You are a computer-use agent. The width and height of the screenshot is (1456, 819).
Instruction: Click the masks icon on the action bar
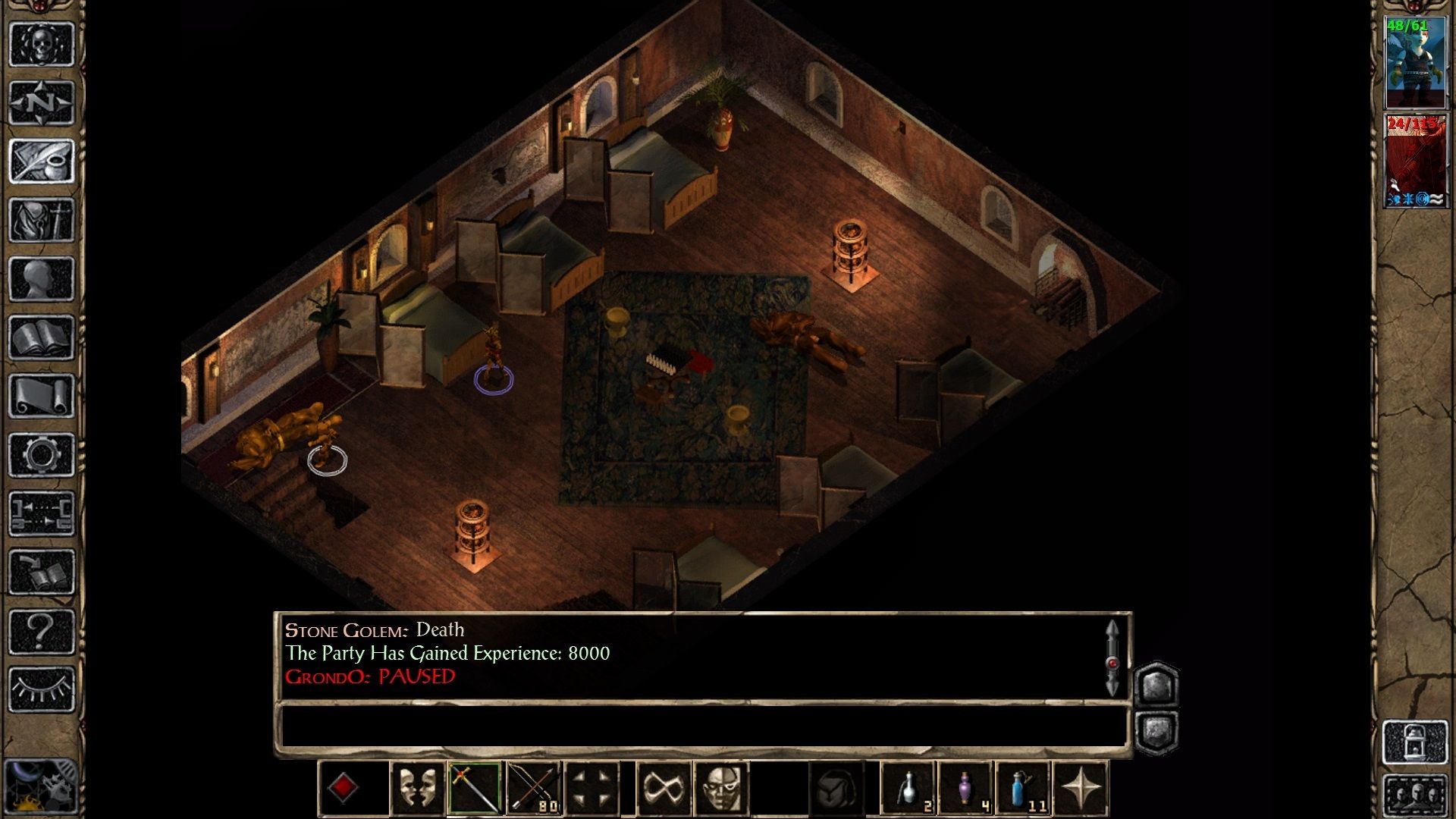click(x=417, y=789)
